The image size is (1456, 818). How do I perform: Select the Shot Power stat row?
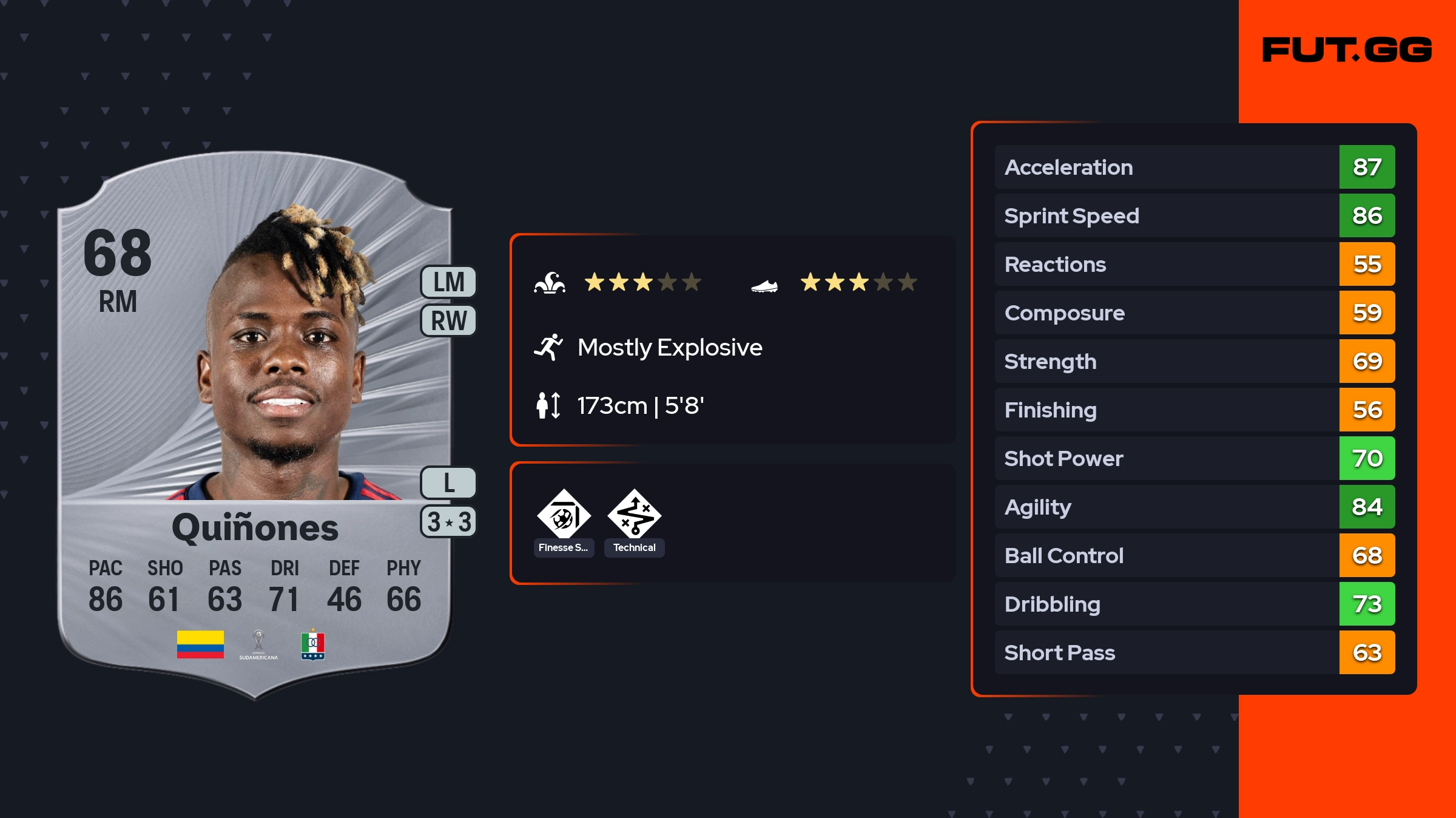coord(1194,458)
